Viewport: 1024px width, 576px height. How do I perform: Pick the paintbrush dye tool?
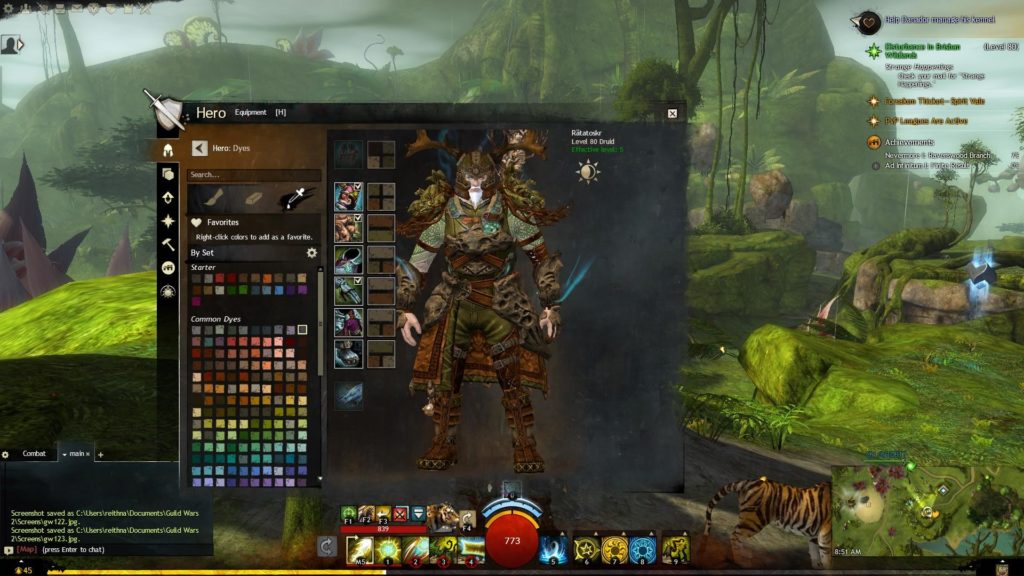[210, 197]
